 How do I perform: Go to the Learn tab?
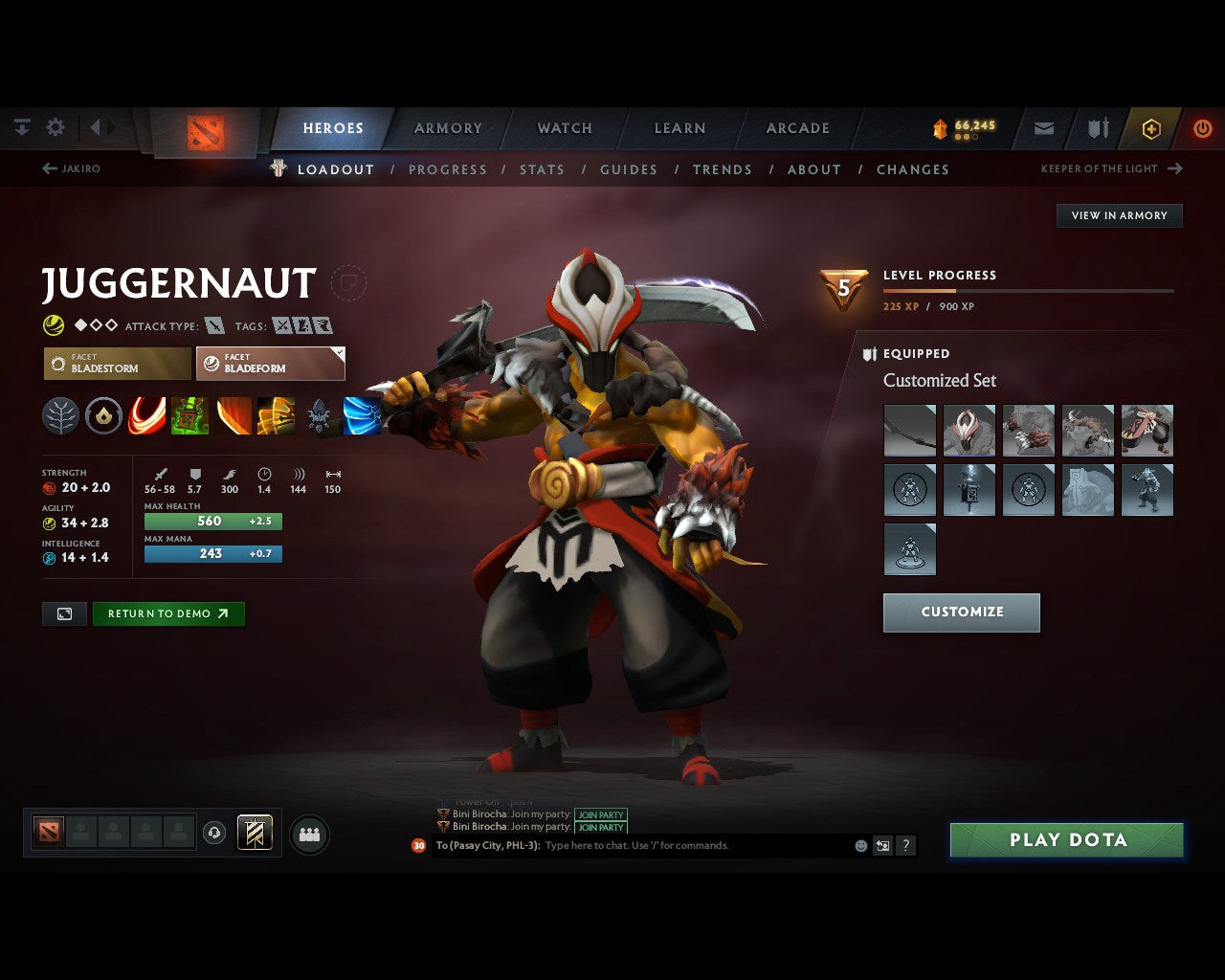(x=679, y=128)
